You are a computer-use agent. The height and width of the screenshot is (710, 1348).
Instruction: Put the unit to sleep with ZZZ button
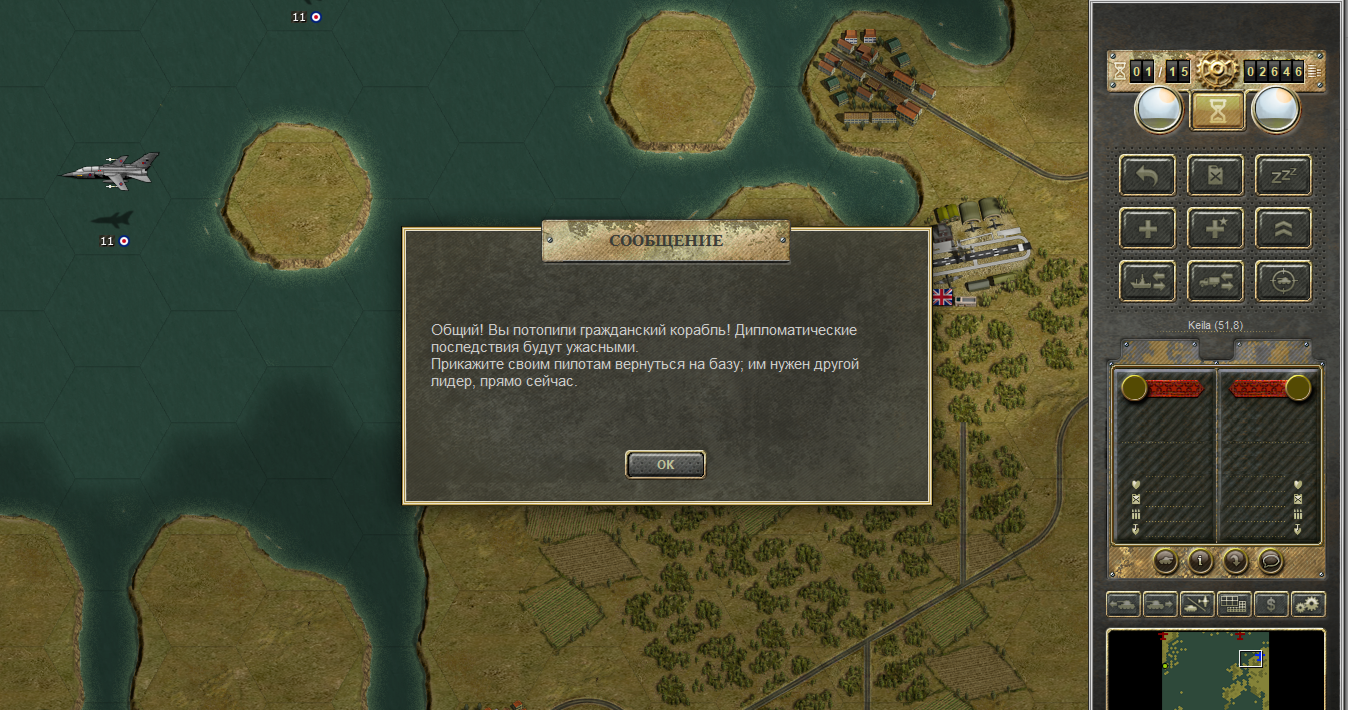click(1283, 175)
